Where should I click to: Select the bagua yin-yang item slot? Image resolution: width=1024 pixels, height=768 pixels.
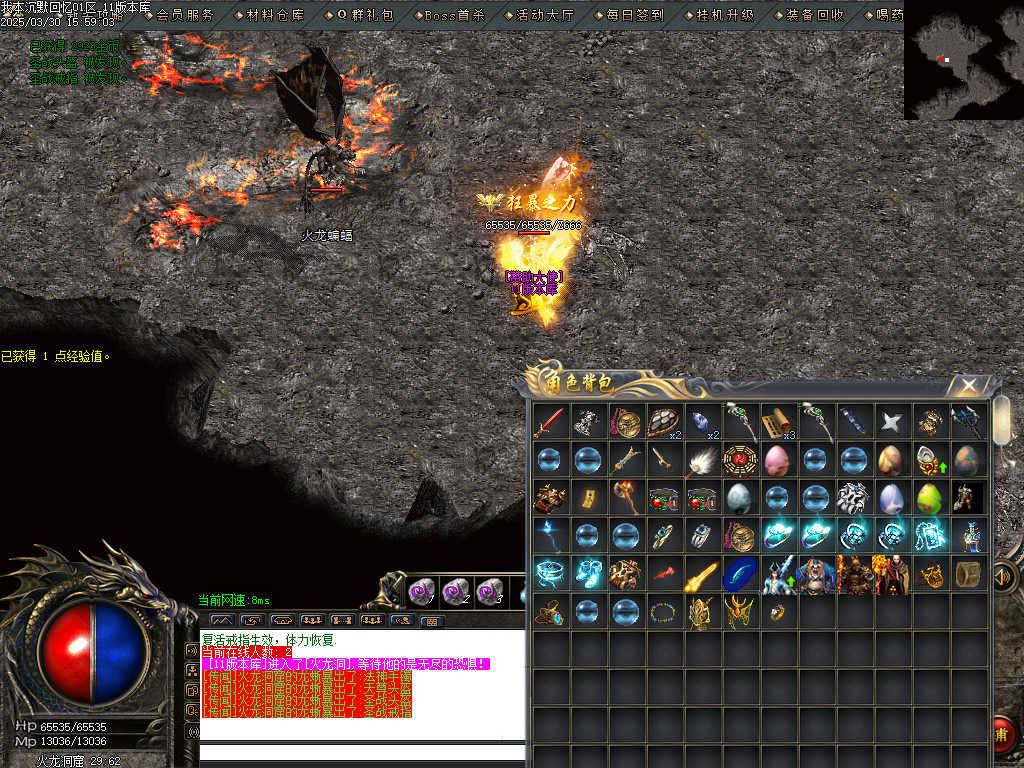pos(740,461)
